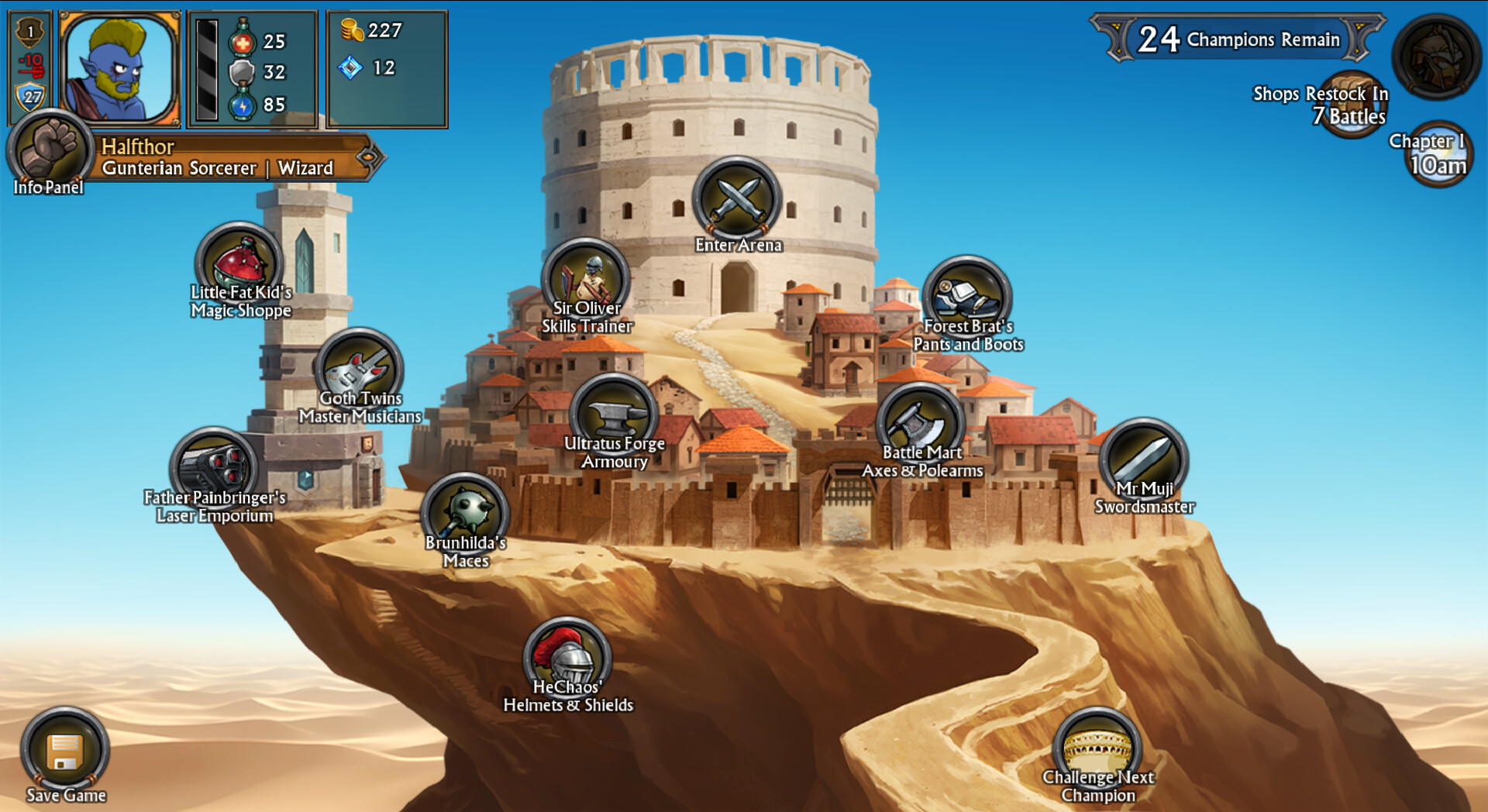Viewport: 1488px width, 812px height.
Task: Inspect the experience progress bar
Action: 206,68
